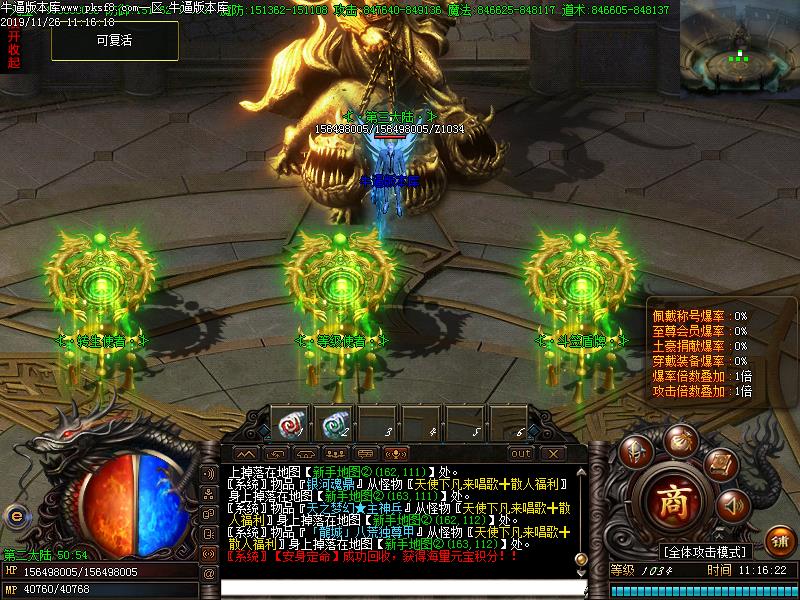Image resolution: width=800 pixels, height=600 pixels.
Task: Click the out button above chat
Action: click(521, 453)
